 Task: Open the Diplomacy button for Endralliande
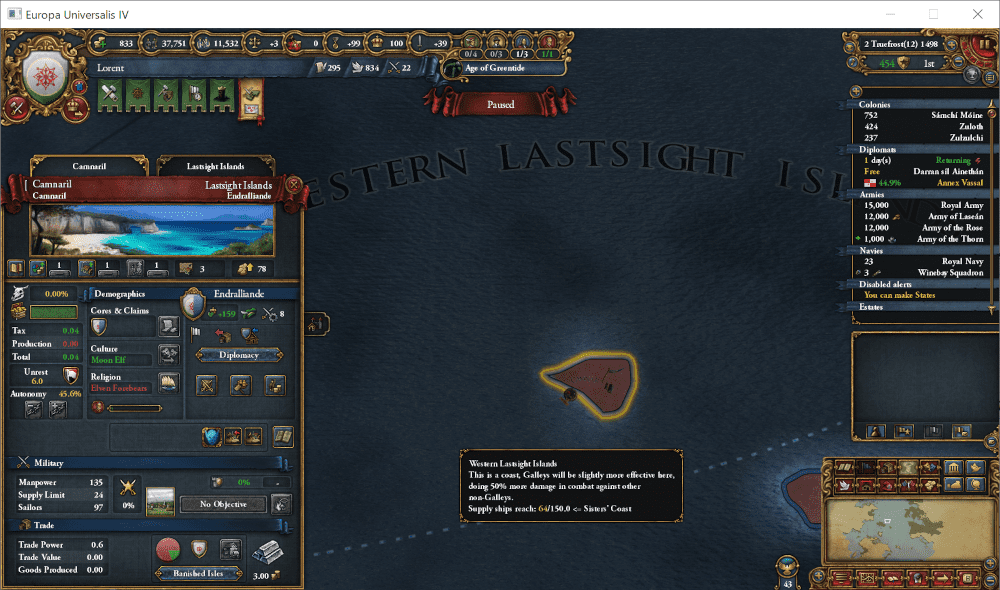click(239, 355)
